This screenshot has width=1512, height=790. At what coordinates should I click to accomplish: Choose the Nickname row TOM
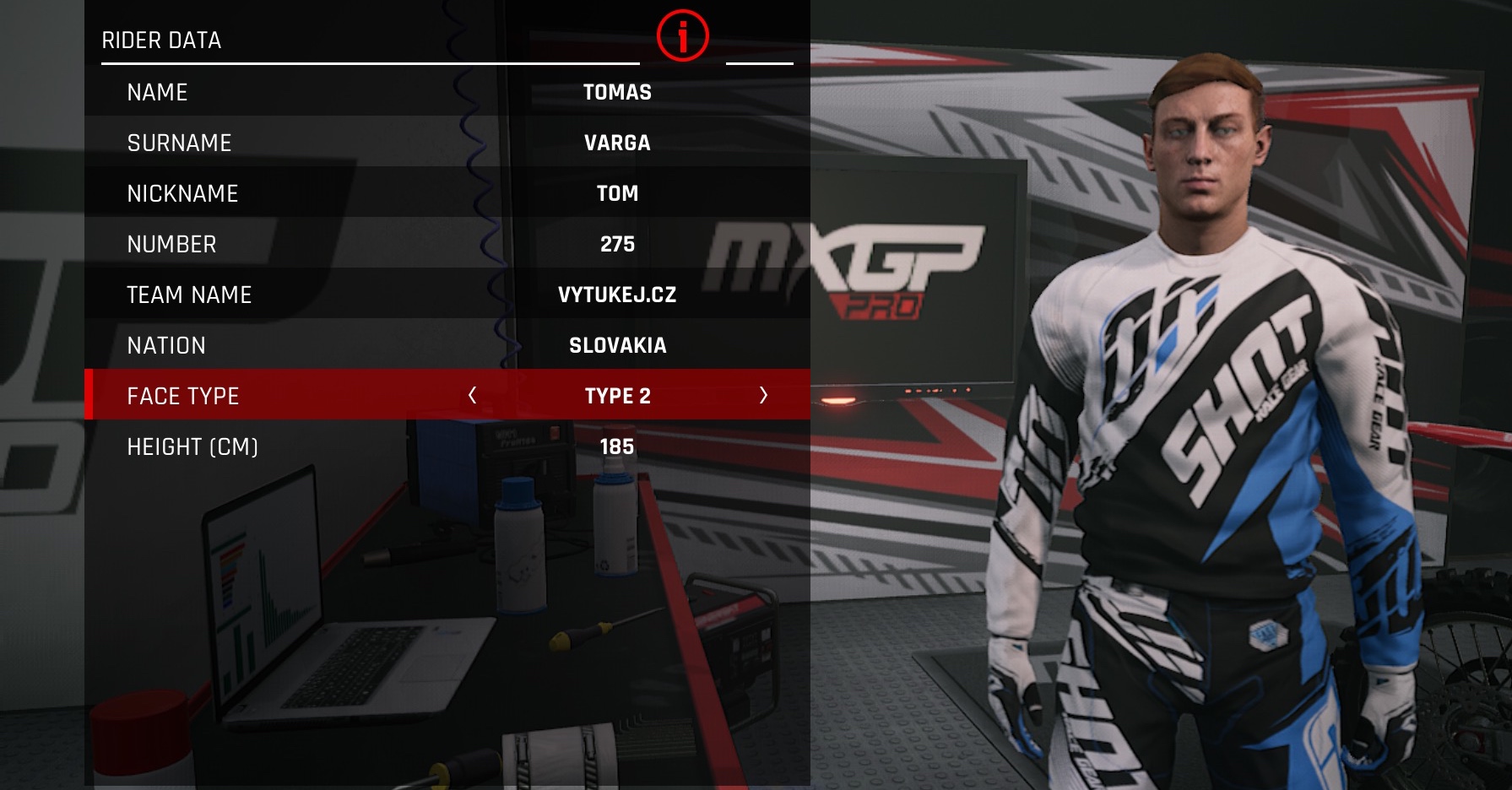tap(447, 193)
